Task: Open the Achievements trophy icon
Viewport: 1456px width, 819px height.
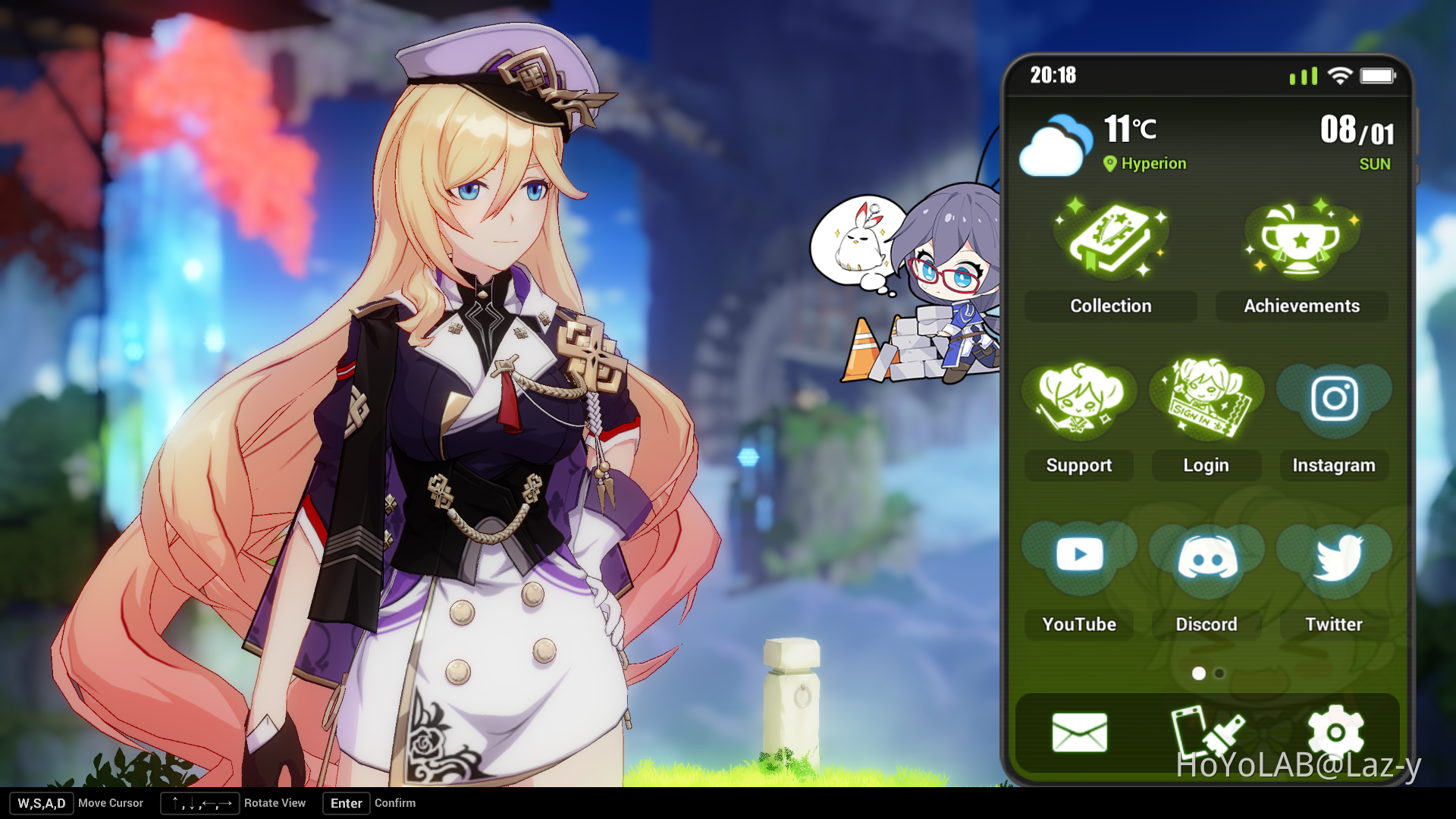Action: (1301, 239)
